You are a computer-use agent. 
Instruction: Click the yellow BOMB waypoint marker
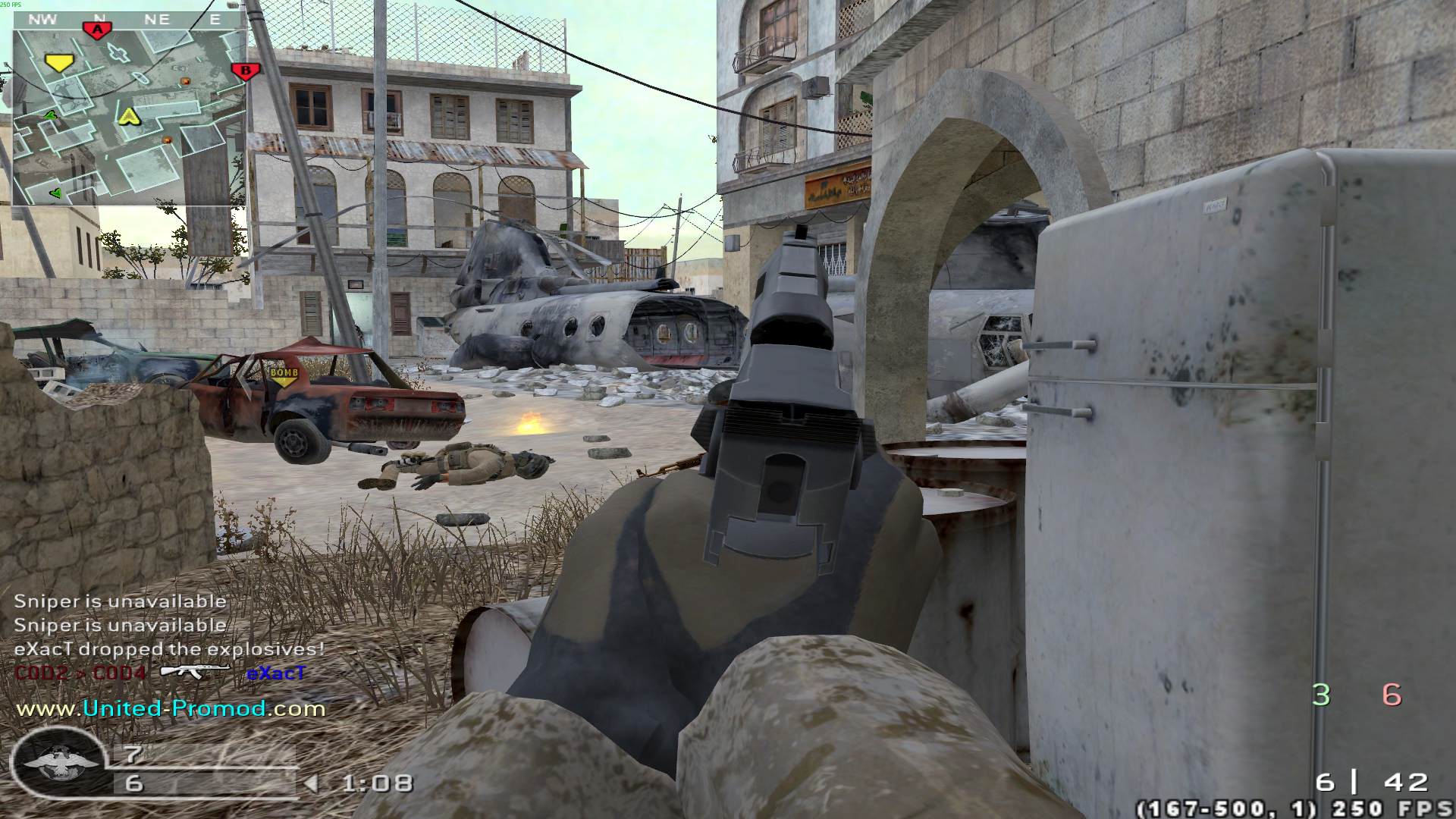284,375
